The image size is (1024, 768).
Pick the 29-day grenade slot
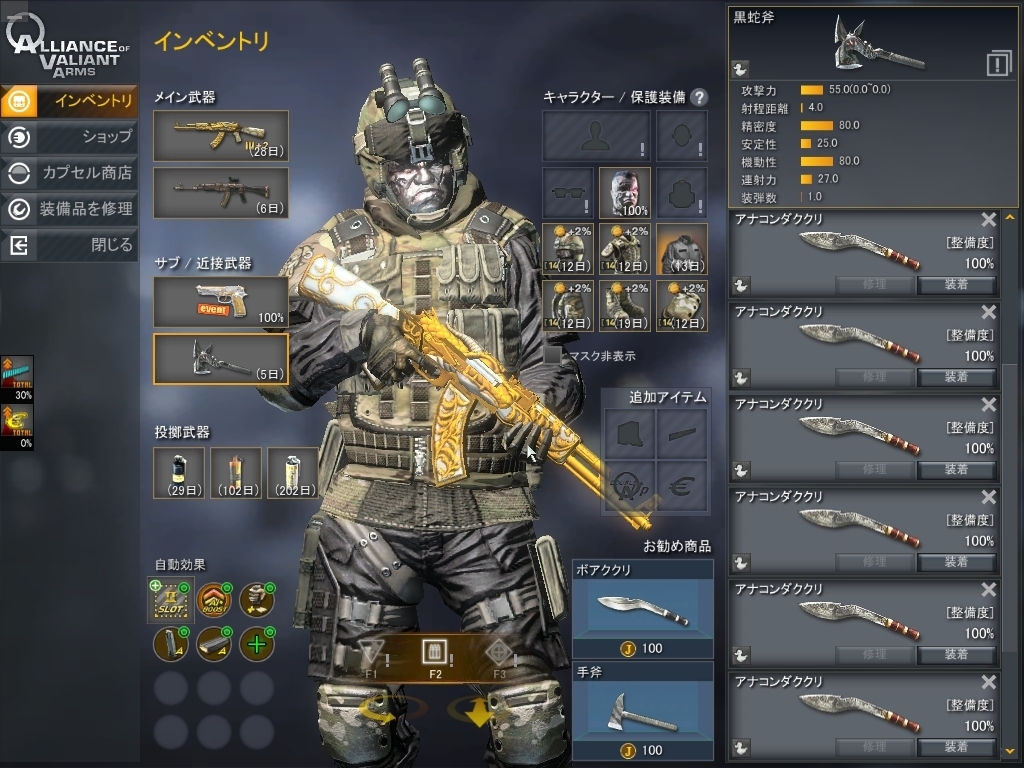tap(179, 473)
